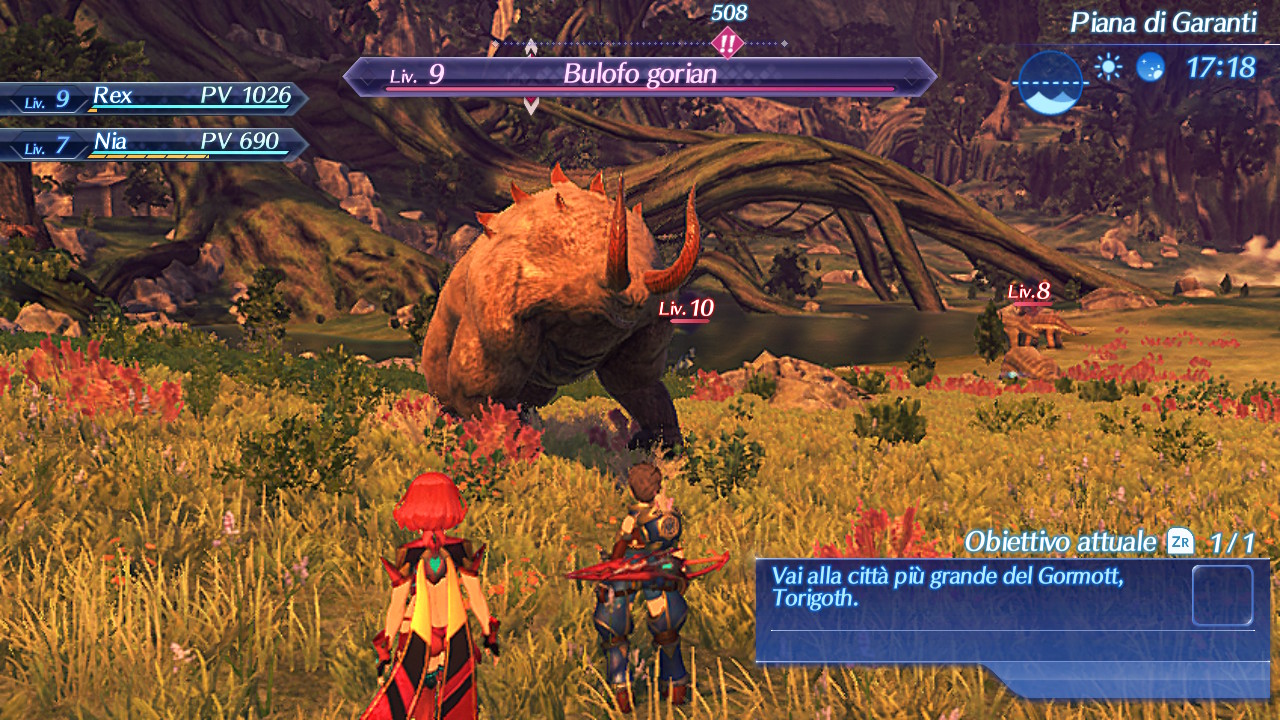Click the pink !! aggro indicator above enemy
The image size is (1280, 720).
coord(727,42)
